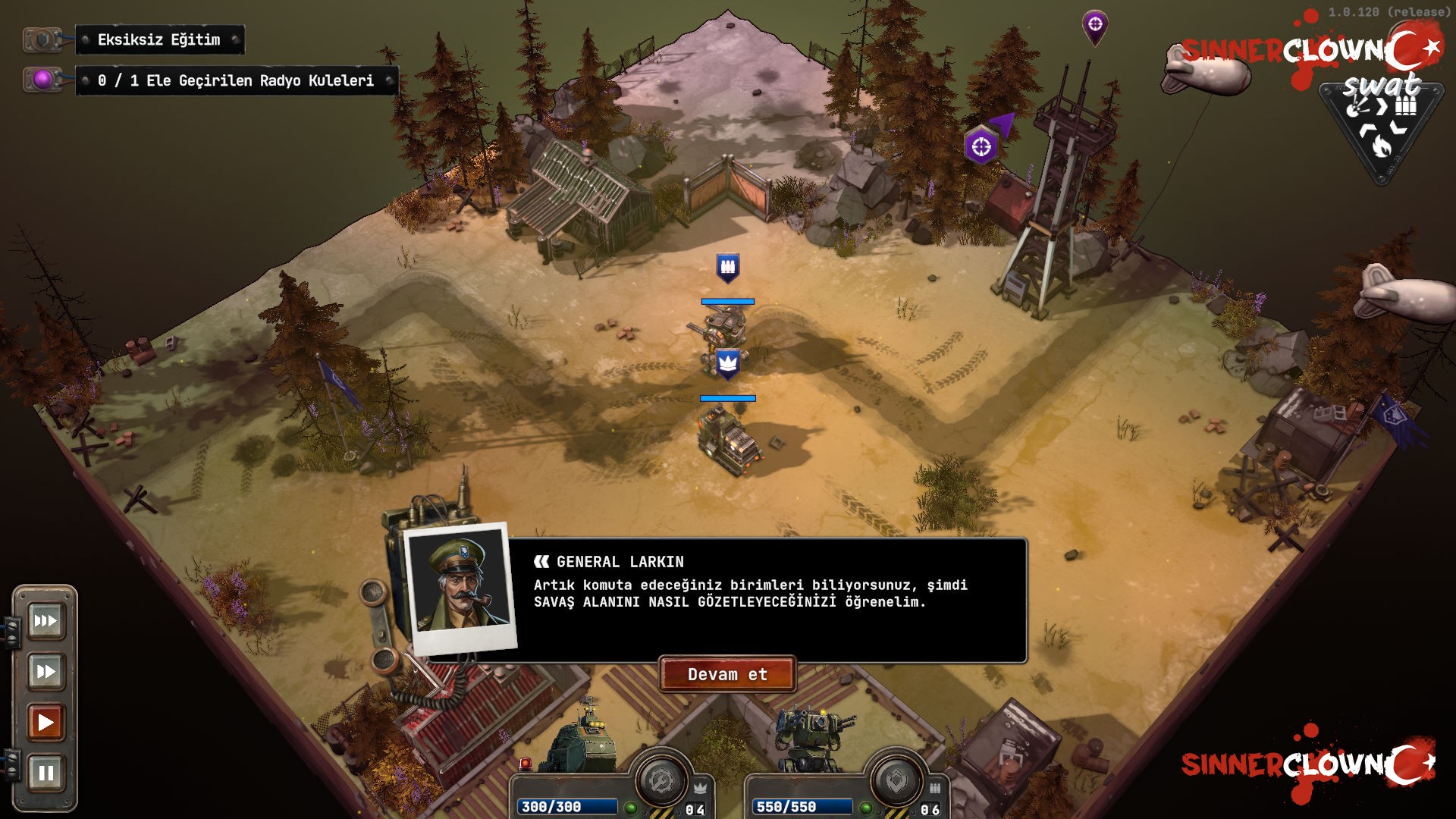Activate the wrench repair ability dial
This screenshot has height=819, width=1456.
661,780
